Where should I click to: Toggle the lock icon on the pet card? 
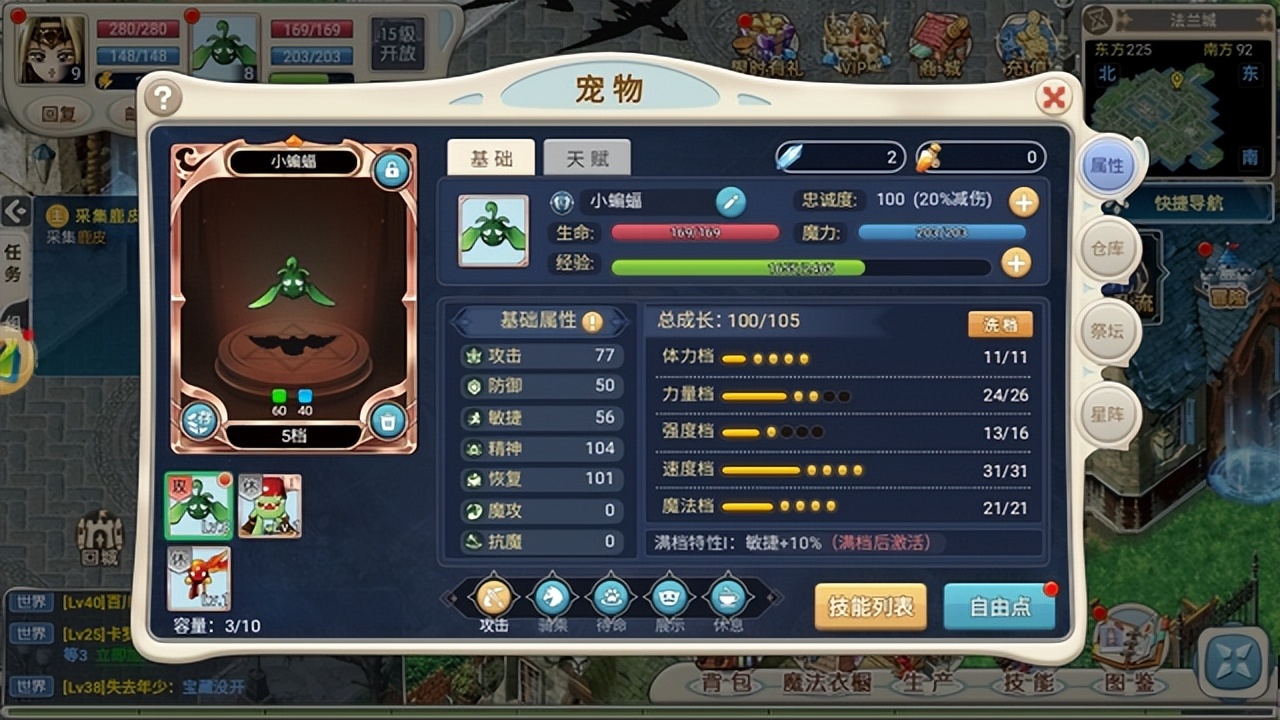(390, 172)
